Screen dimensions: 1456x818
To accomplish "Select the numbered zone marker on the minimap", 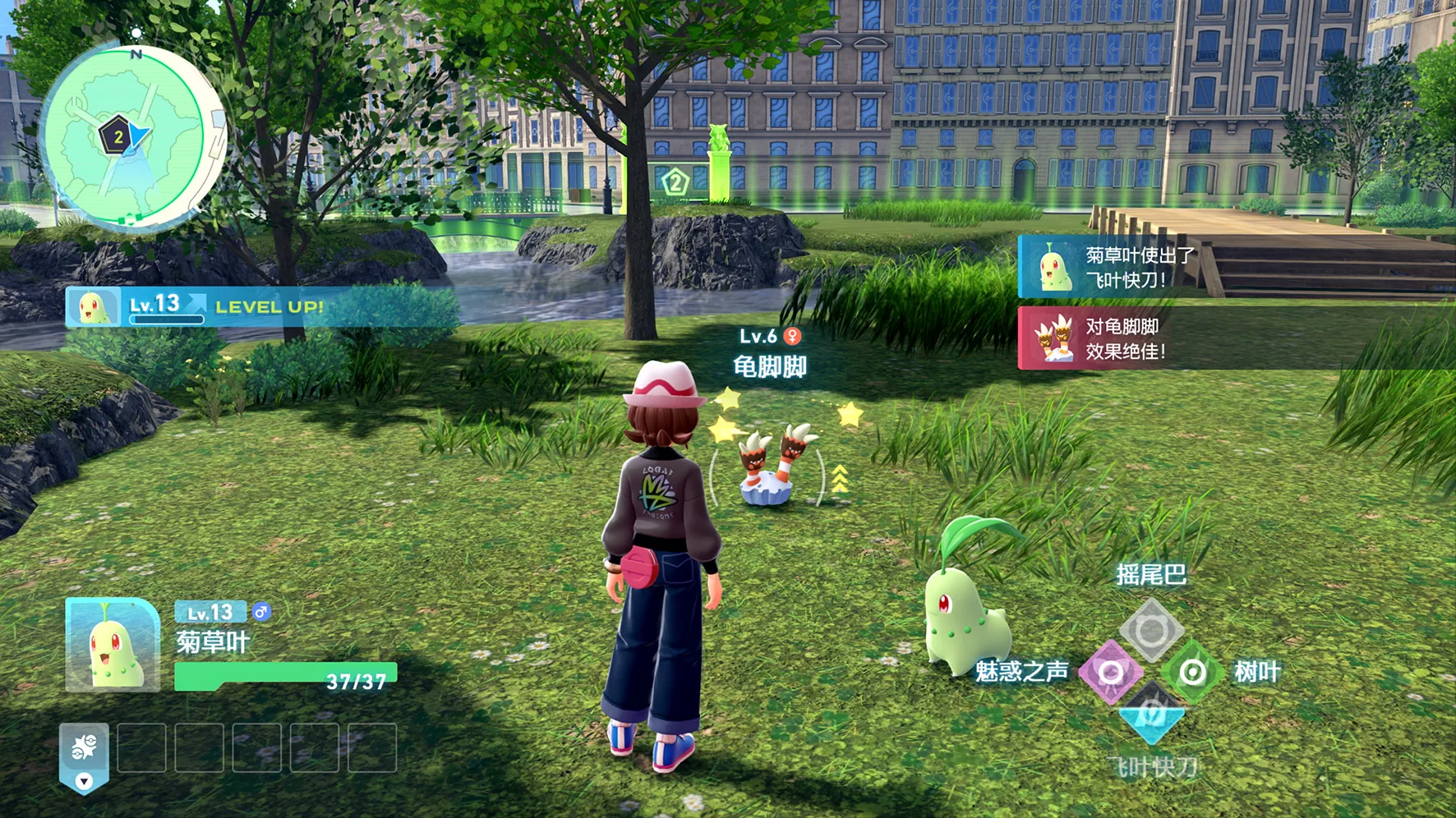I will [117, 137].
